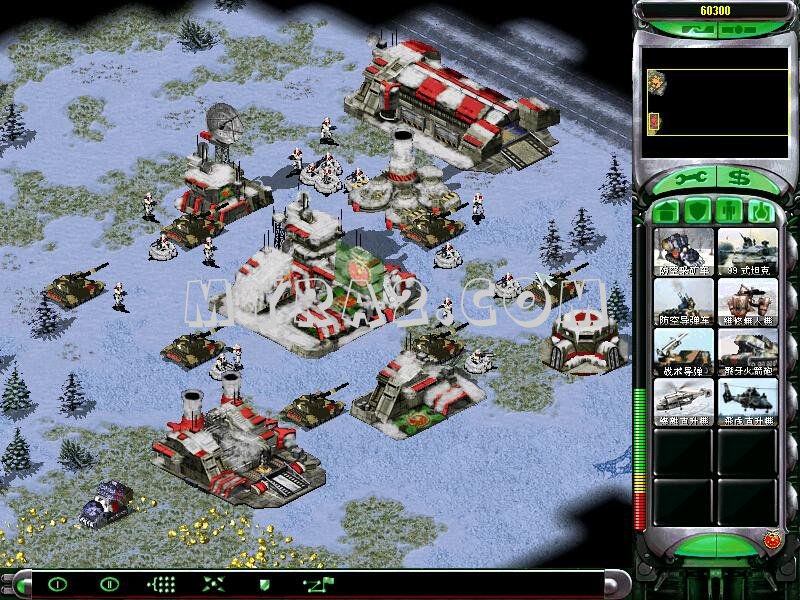The height and width of the screenshot is (600, 800).
Task: Queue the 飛虎直升機 attack helicopter
Action: point(747,402)
